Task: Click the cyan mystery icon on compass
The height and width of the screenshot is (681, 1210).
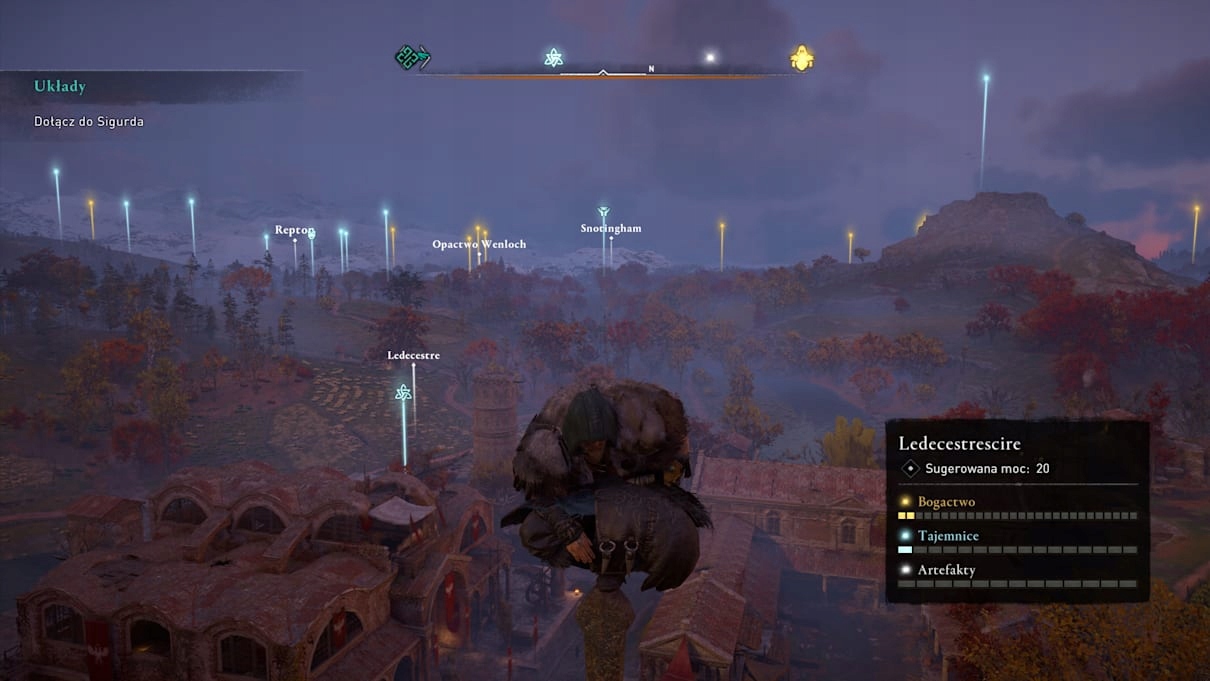Action: point(553,58)
